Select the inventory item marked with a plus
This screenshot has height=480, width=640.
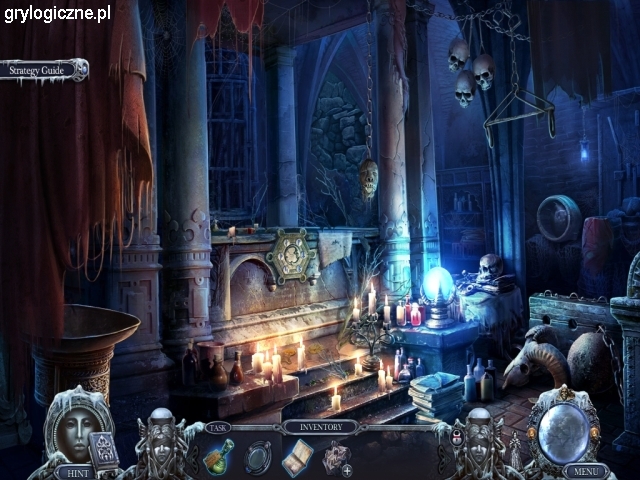[x=336, y=458]
